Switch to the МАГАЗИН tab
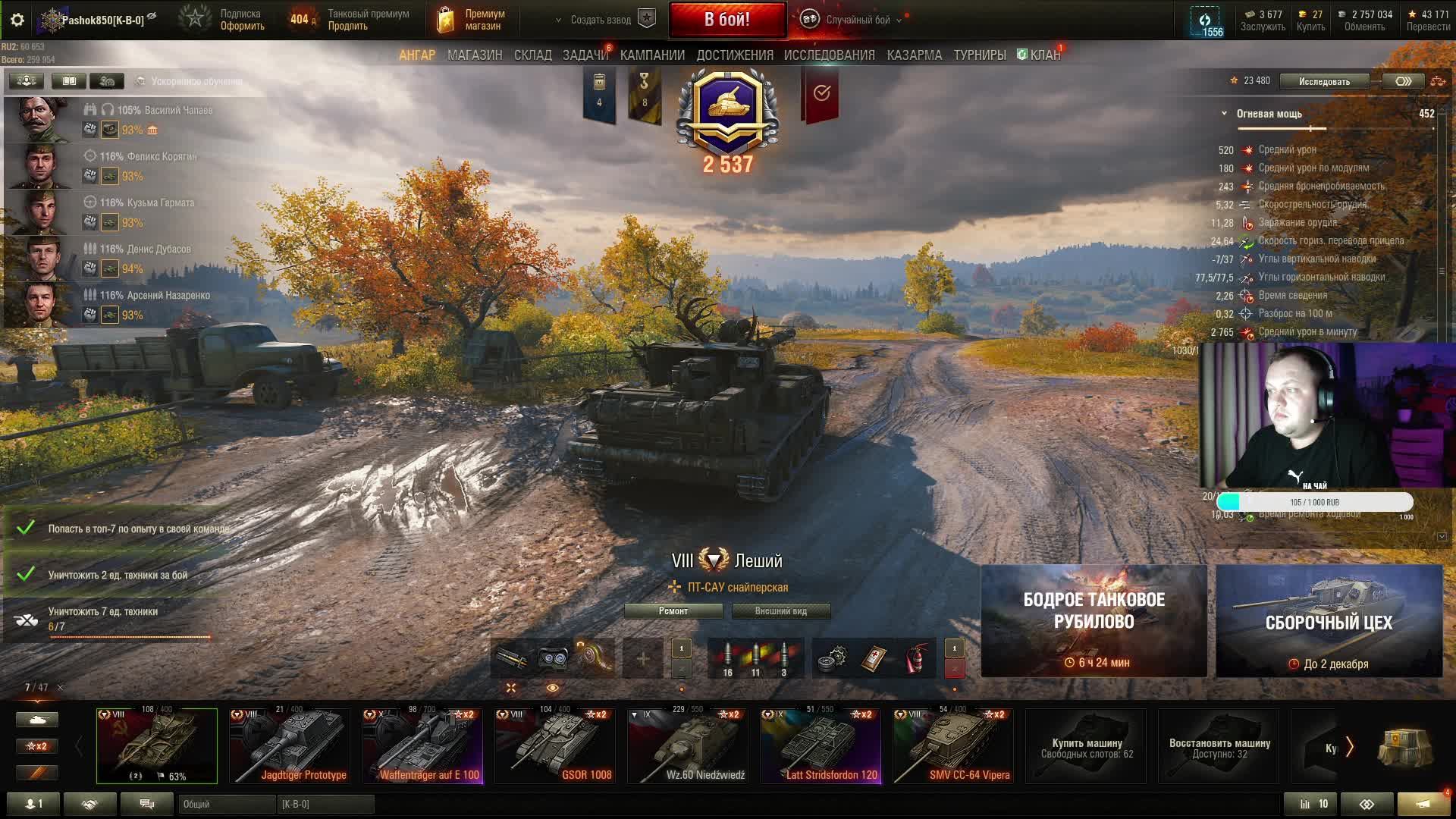 475,55
